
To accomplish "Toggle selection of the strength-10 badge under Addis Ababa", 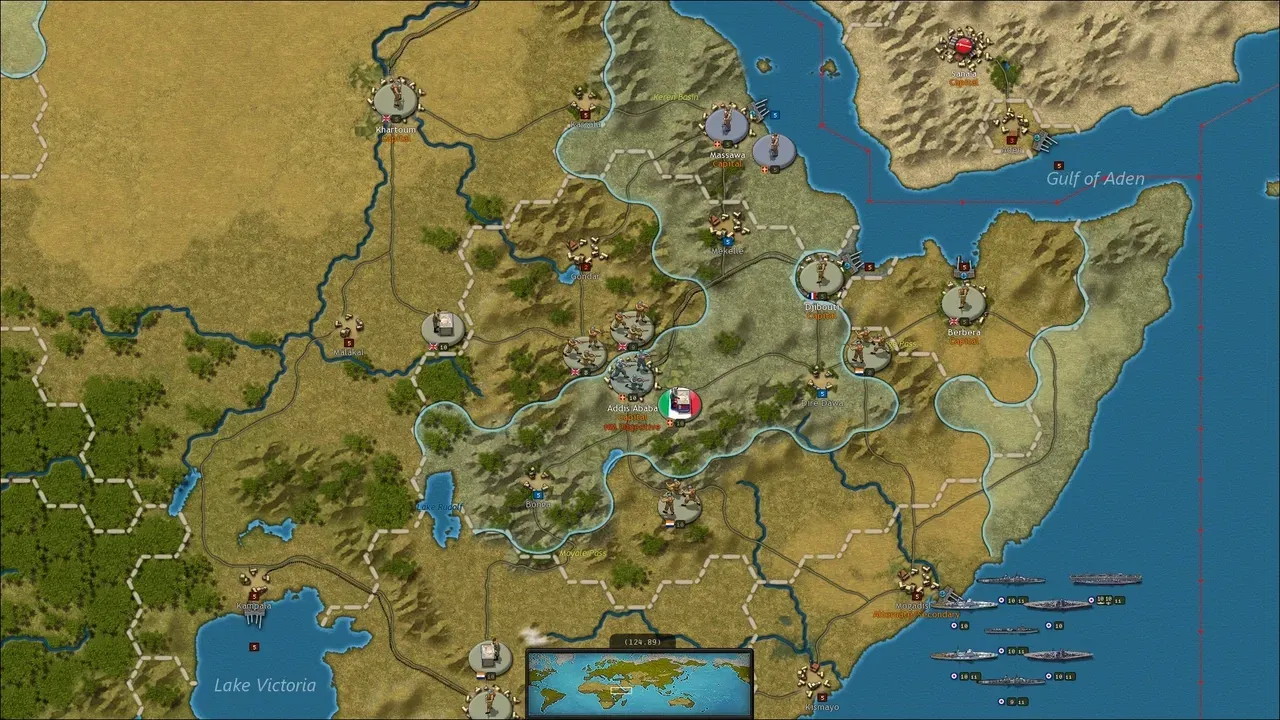I will point(633,397).
